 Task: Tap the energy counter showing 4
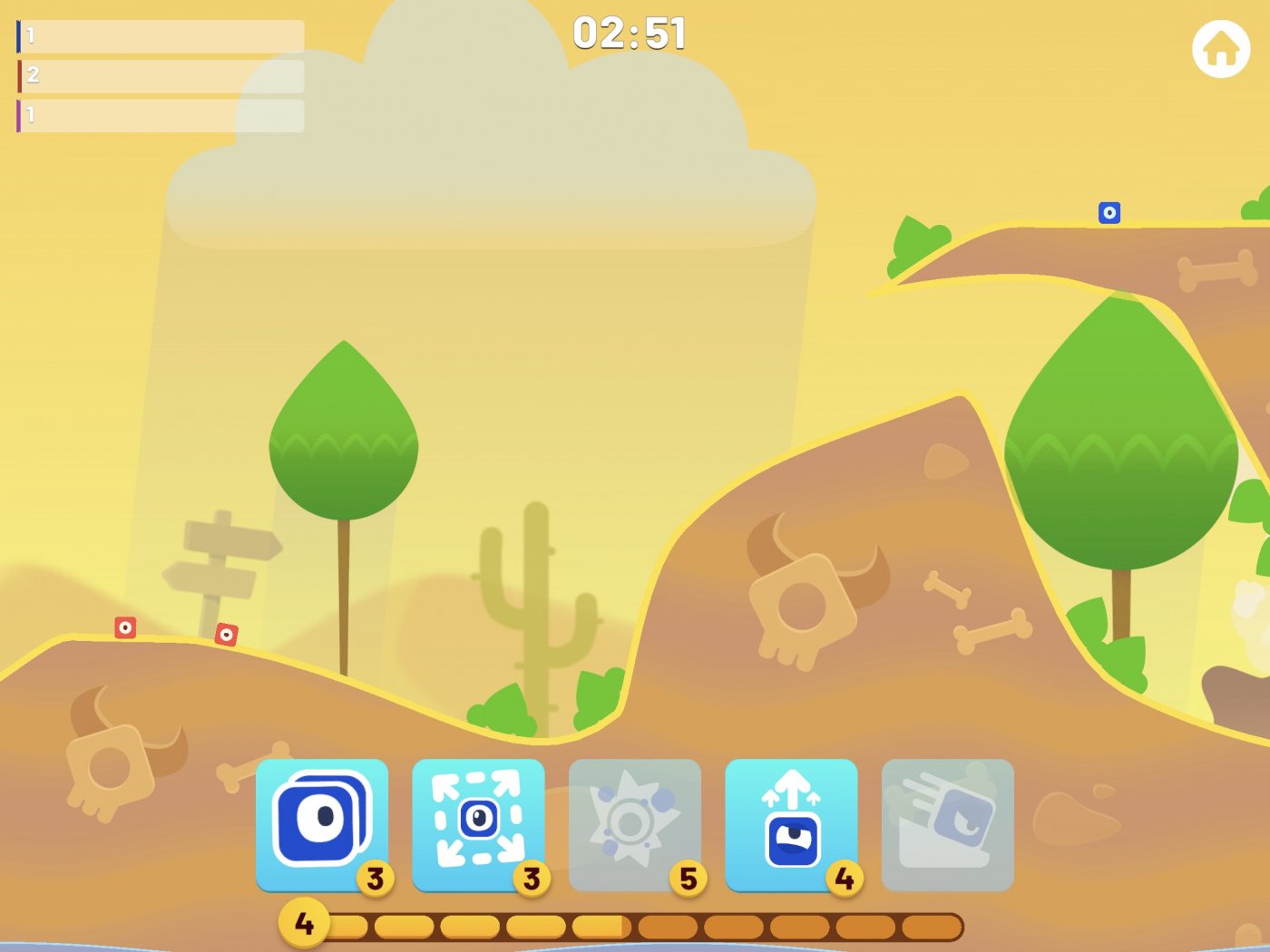pyautogui.click(x=304, y=925)
